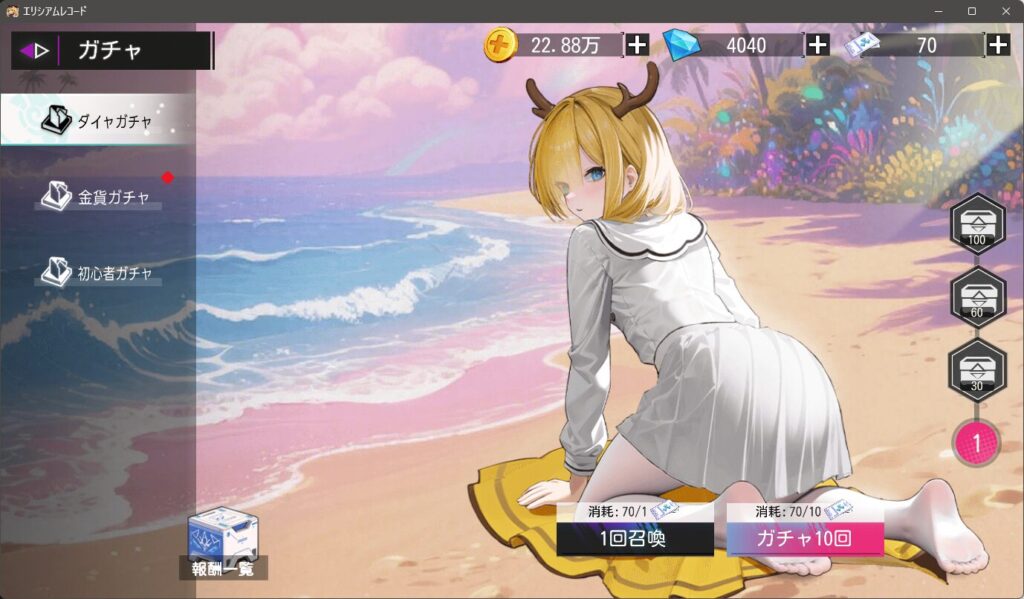The image size is (1024, 599).
Task: Perform a 1回召喚 single summon
Action: pos(635,539)
